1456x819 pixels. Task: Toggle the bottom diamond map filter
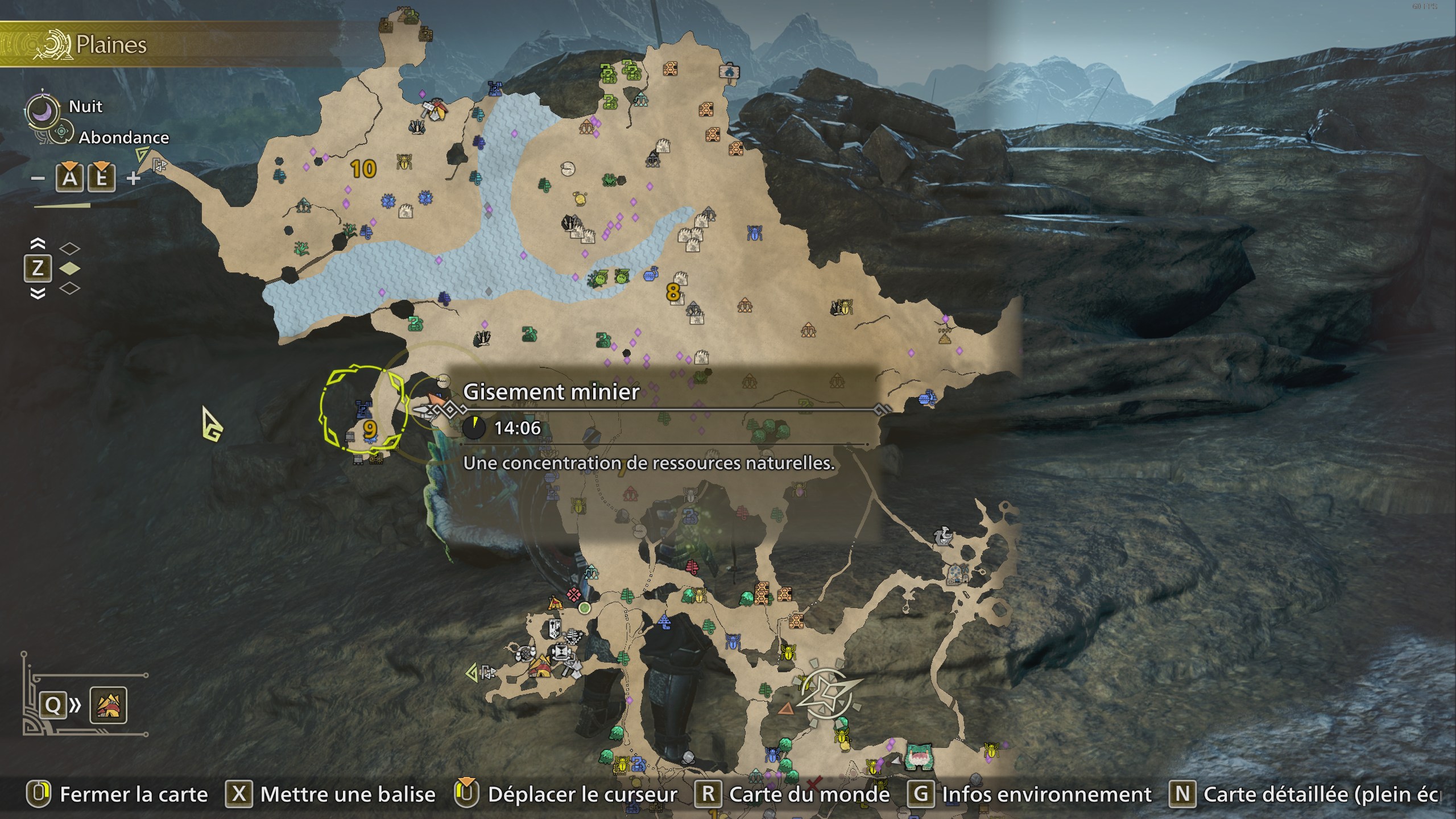(69, 288)
